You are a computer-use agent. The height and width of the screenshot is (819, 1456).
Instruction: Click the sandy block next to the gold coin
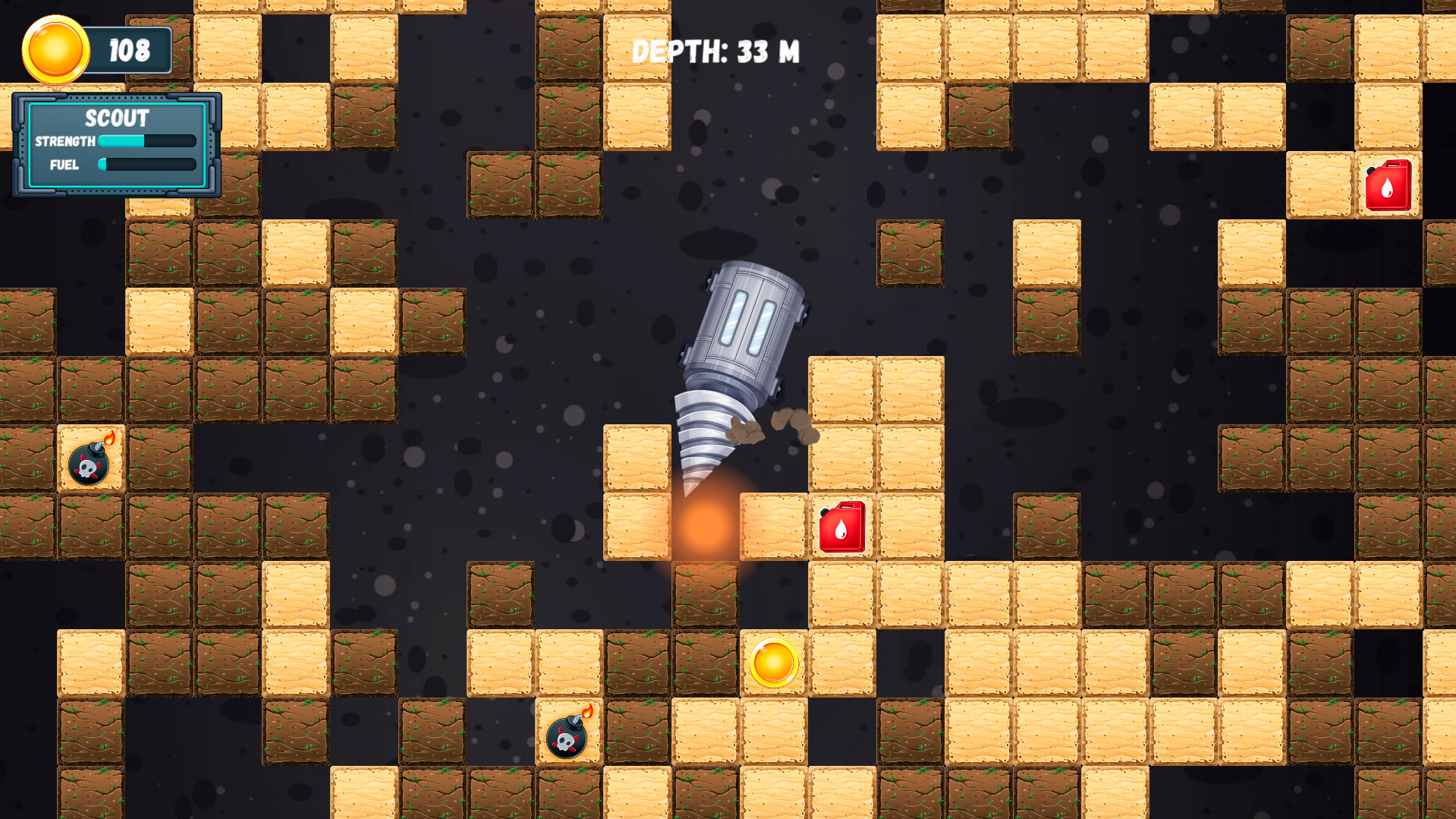tap(840, 663)
